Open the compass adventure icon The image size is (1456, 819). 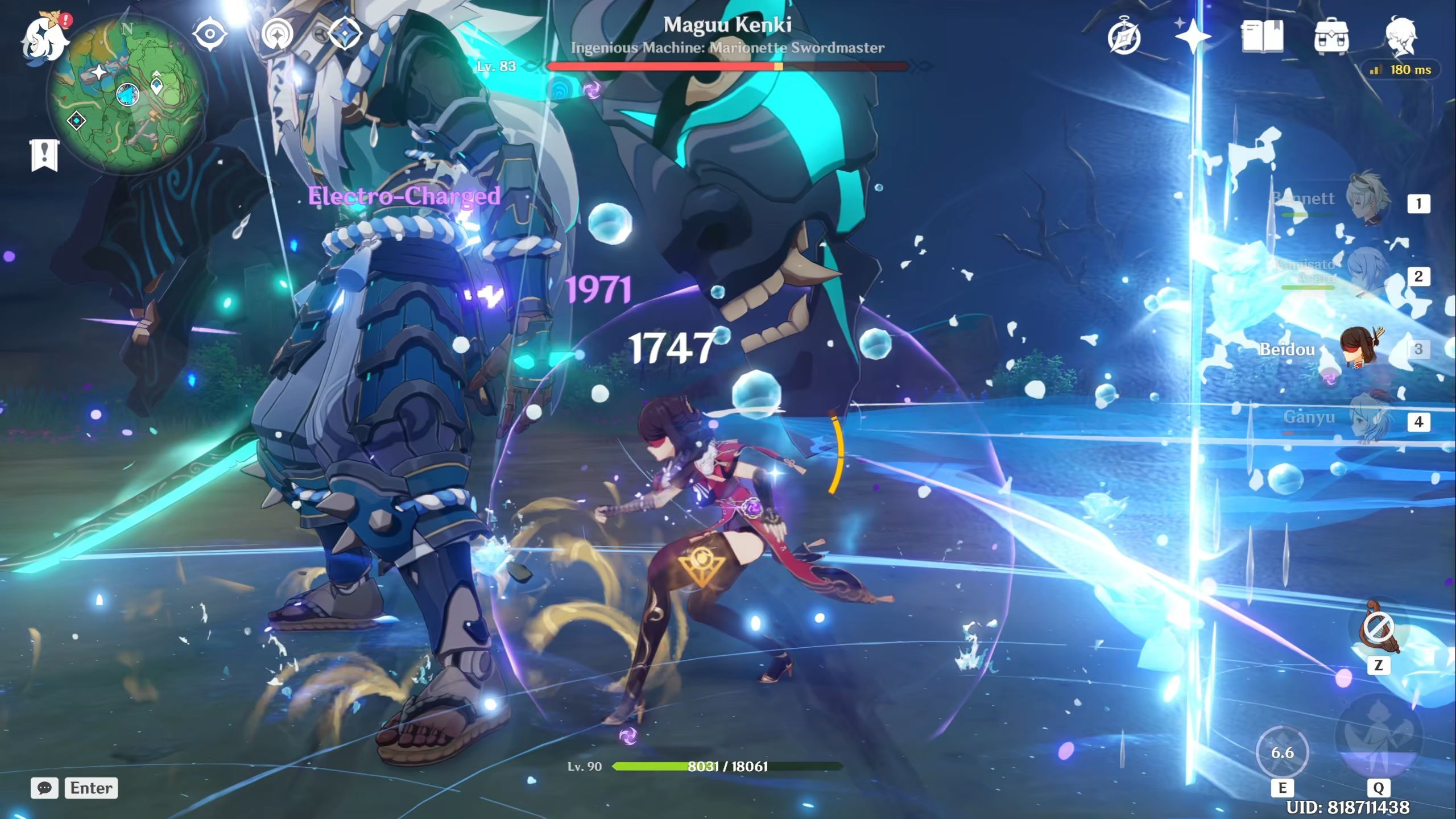pos(1124,38)
